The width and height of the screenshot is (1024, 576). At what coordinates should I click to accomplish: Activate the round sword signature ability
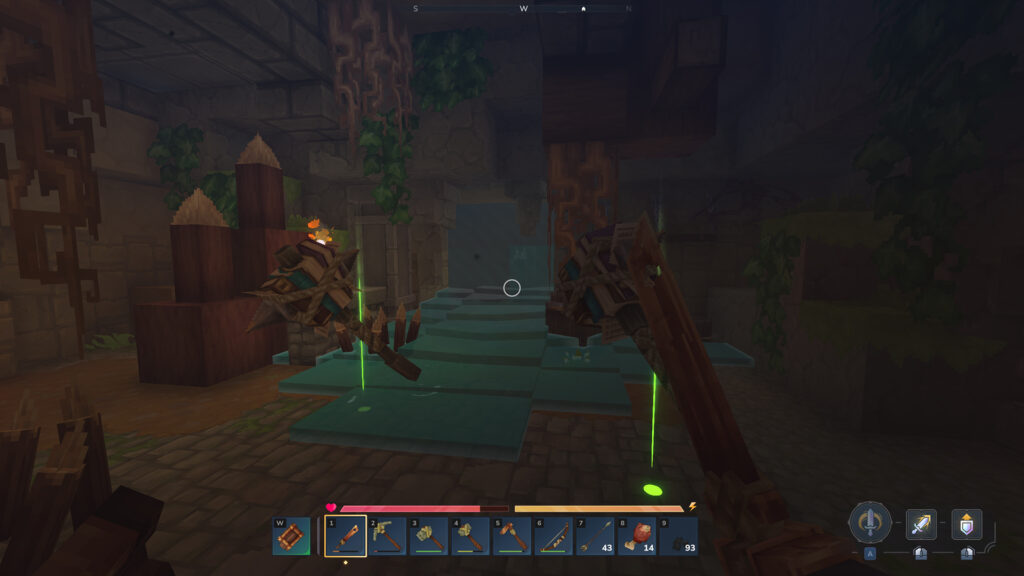pyautogui.click(x=870, y=523)
